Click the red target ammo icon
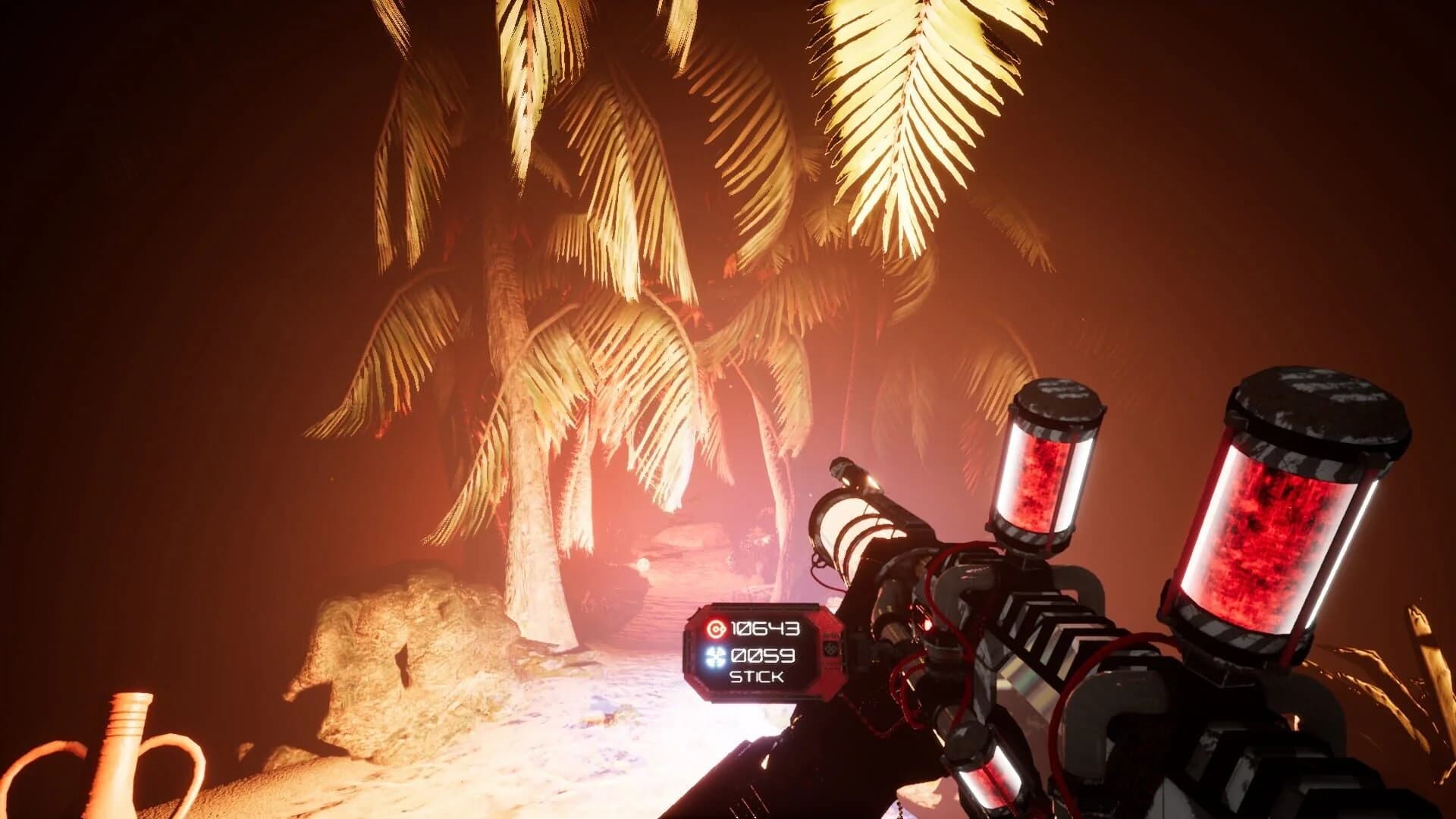 click(717, 628)
